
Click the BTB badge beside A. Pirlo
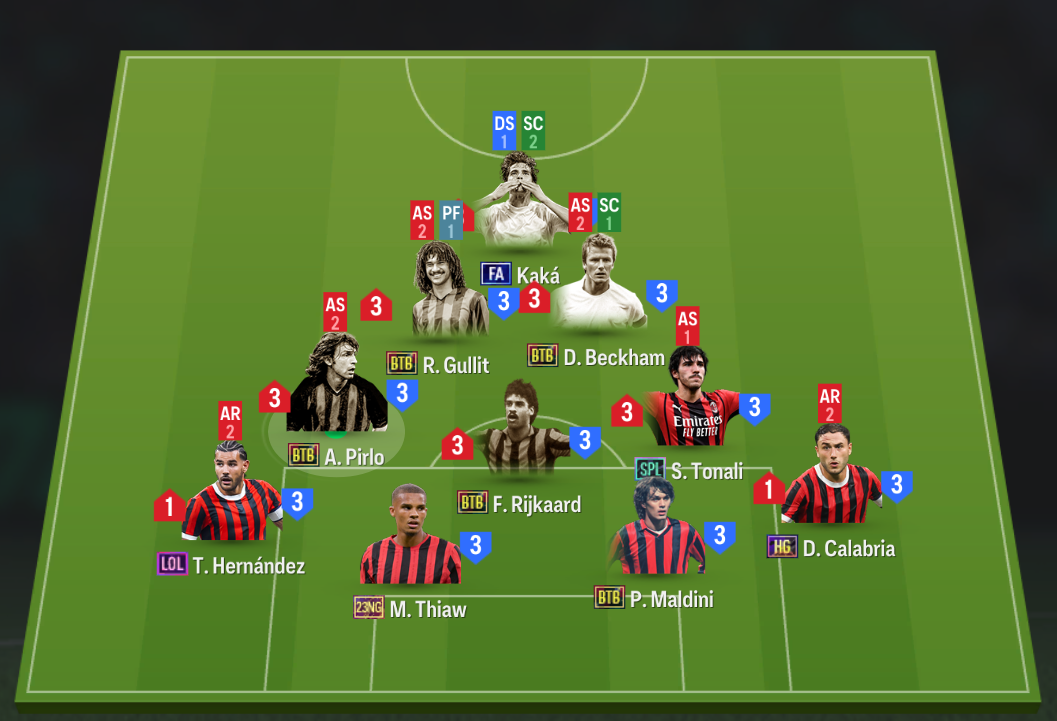click(x=304, y=455)
